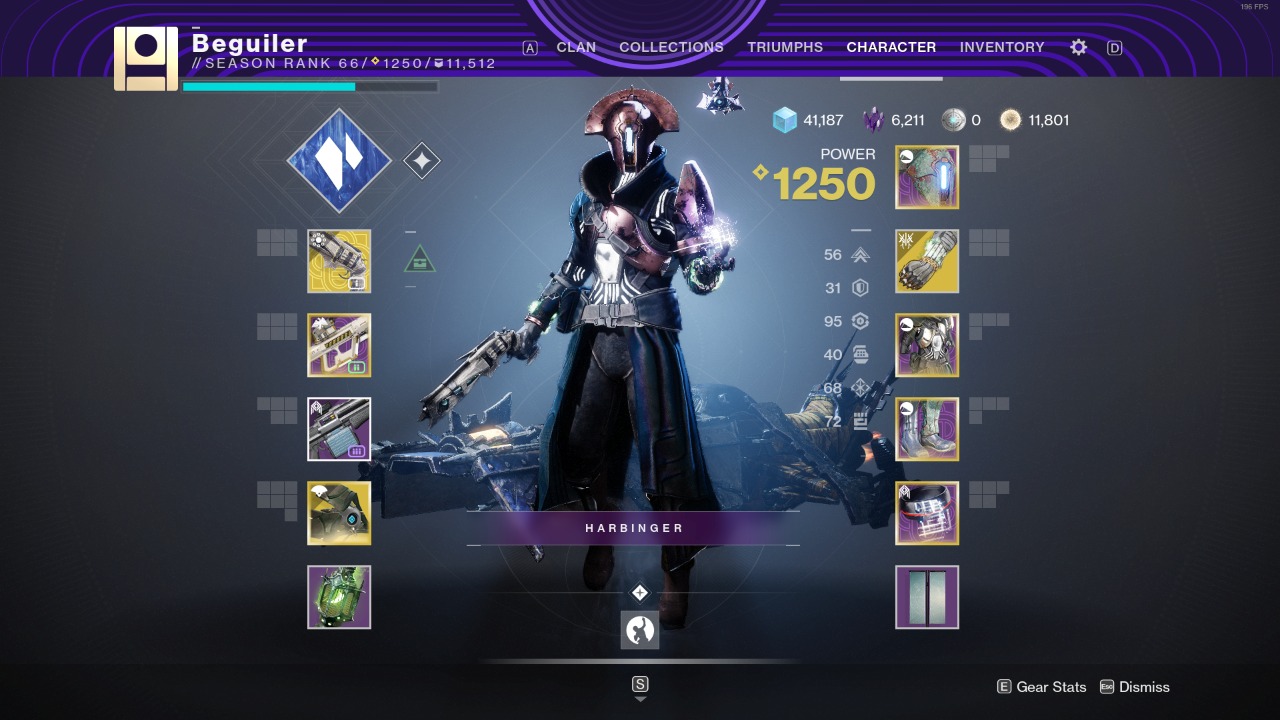Select the gauntlets armor slot

pos(927,261)
